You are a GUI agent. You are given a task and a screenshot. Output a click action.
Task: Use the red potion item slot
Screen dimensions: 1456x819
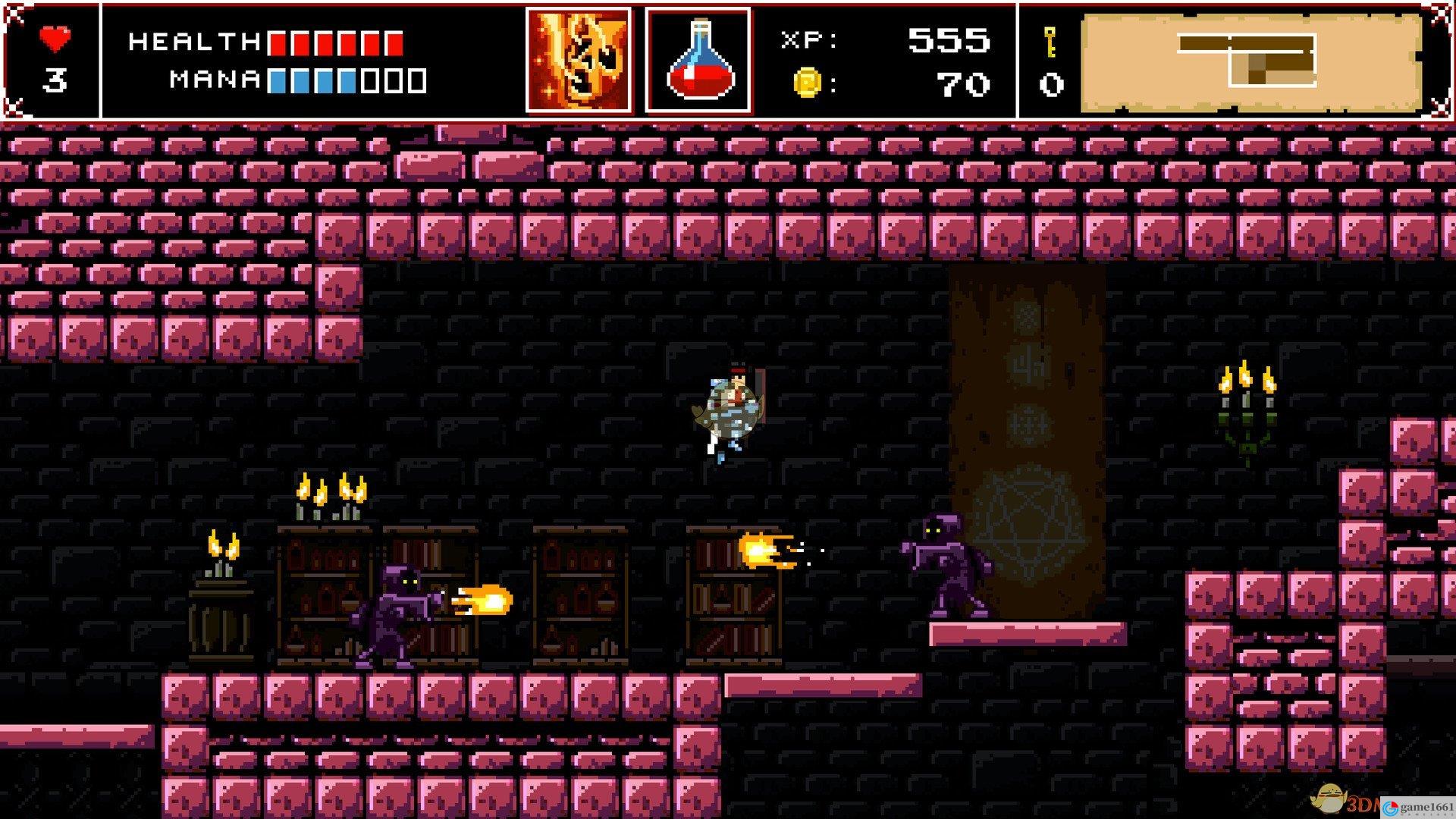point(698,61)
